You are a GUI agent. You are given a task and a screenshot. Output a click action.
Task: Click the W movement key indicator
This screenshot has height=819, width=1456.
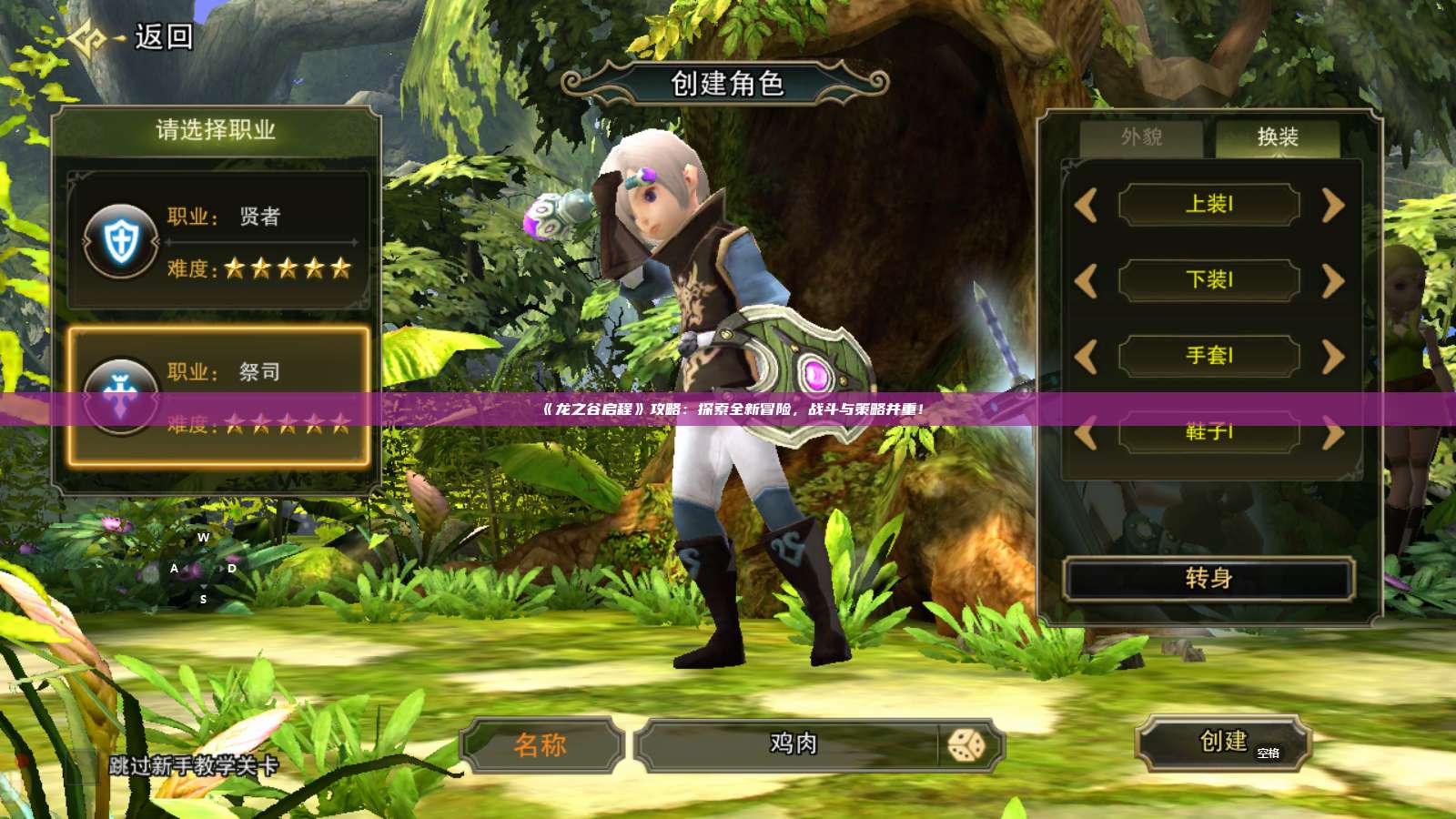point(202,538)
